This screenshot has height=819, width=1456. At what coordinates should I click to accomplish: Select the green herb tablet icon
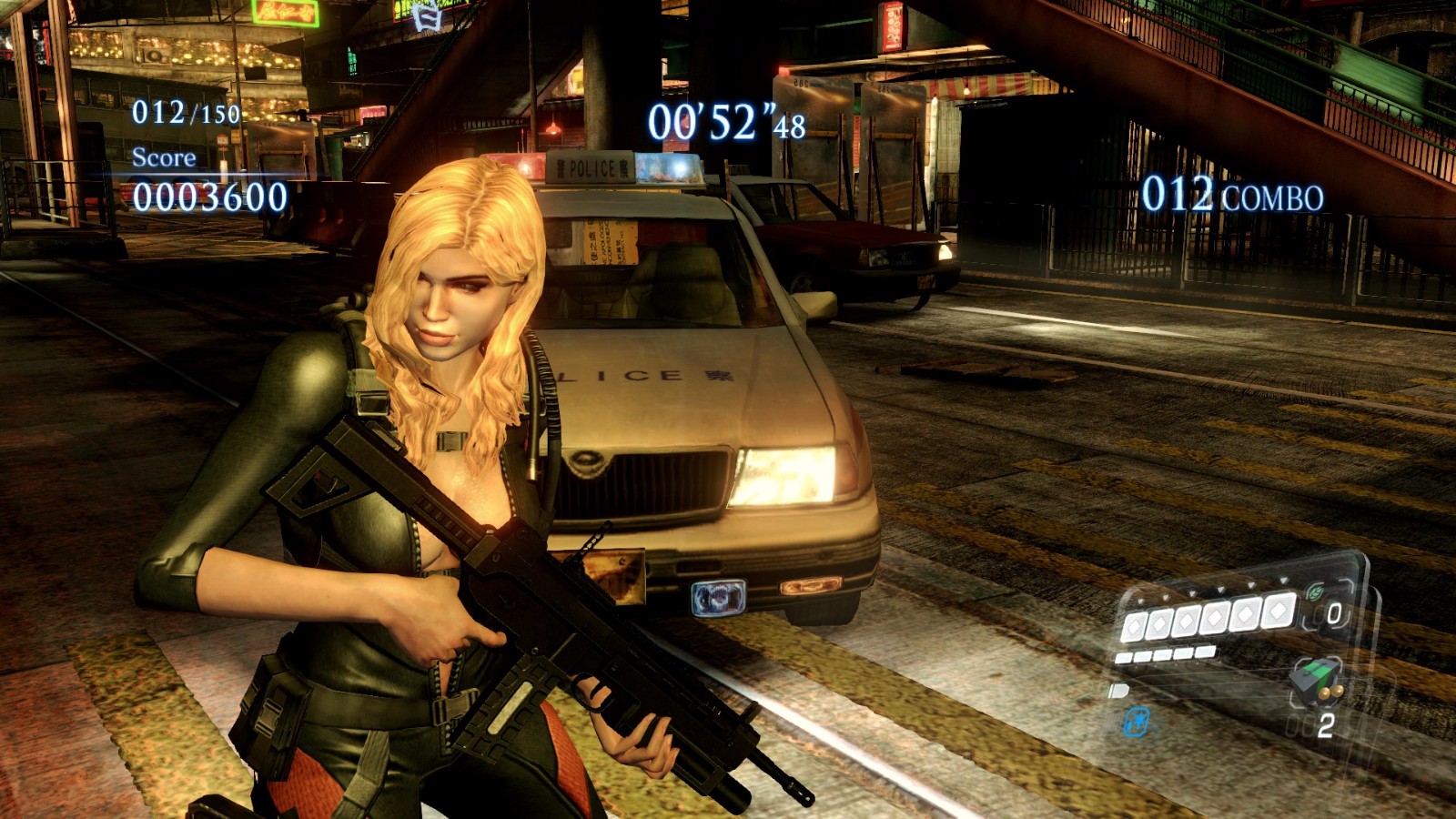point(1316,592)
